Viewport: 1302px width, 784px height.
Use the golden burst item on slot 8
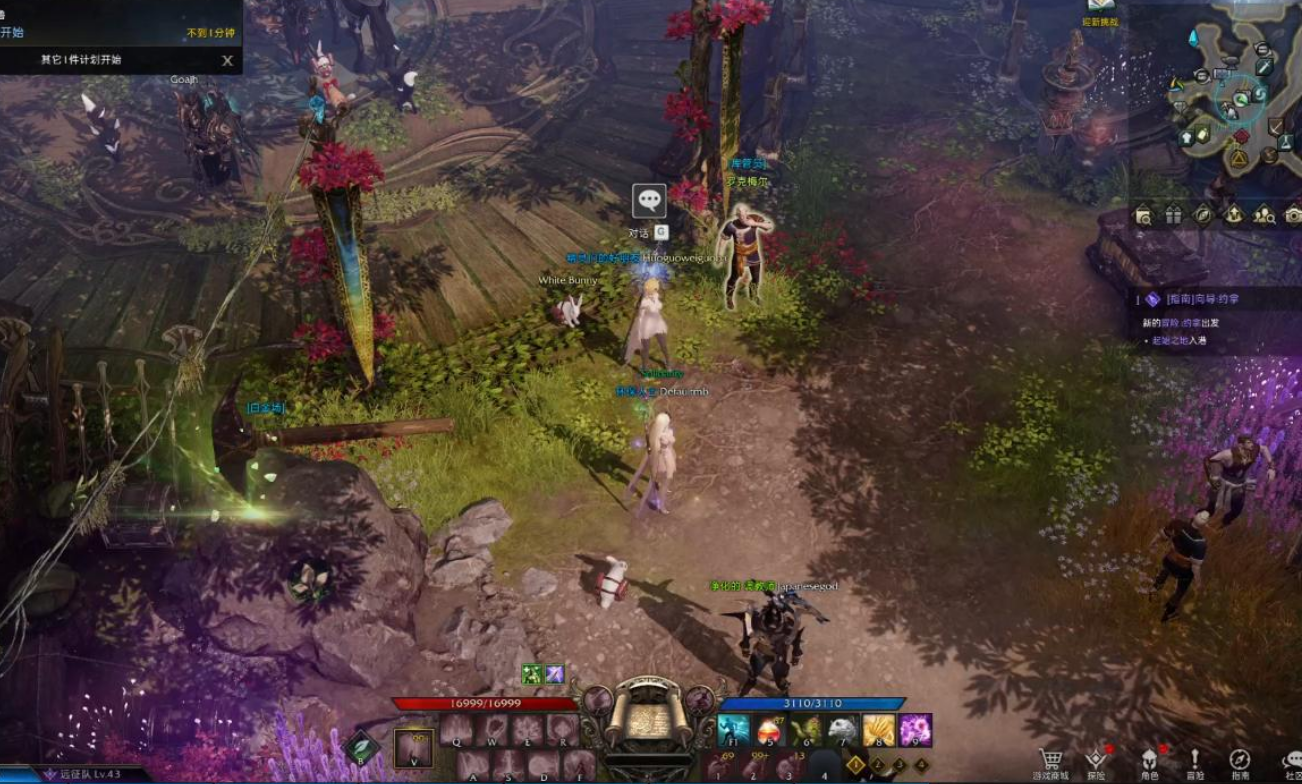879,730
